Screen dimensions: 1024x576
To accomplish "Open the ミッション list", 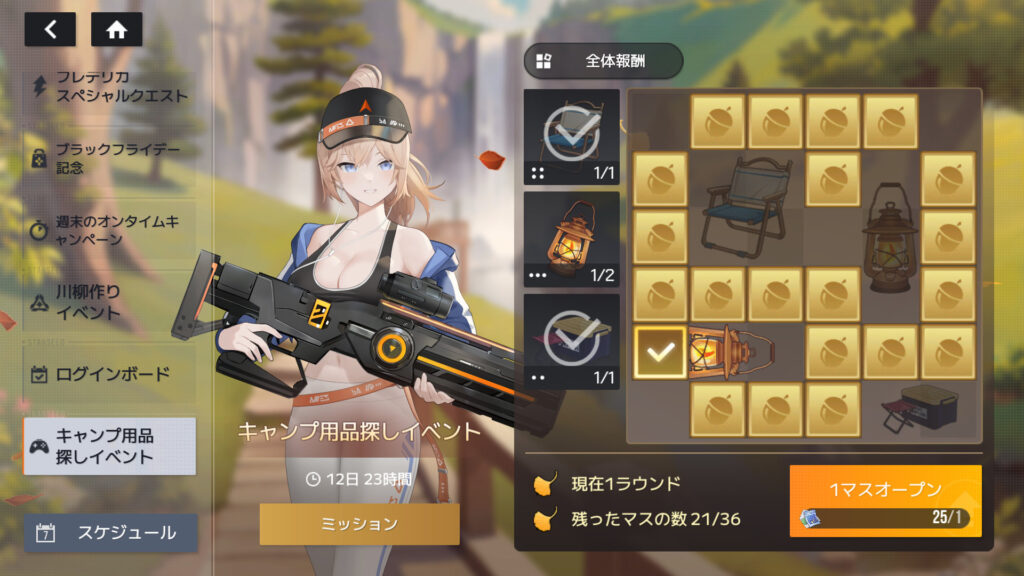I will click(359, 523).
